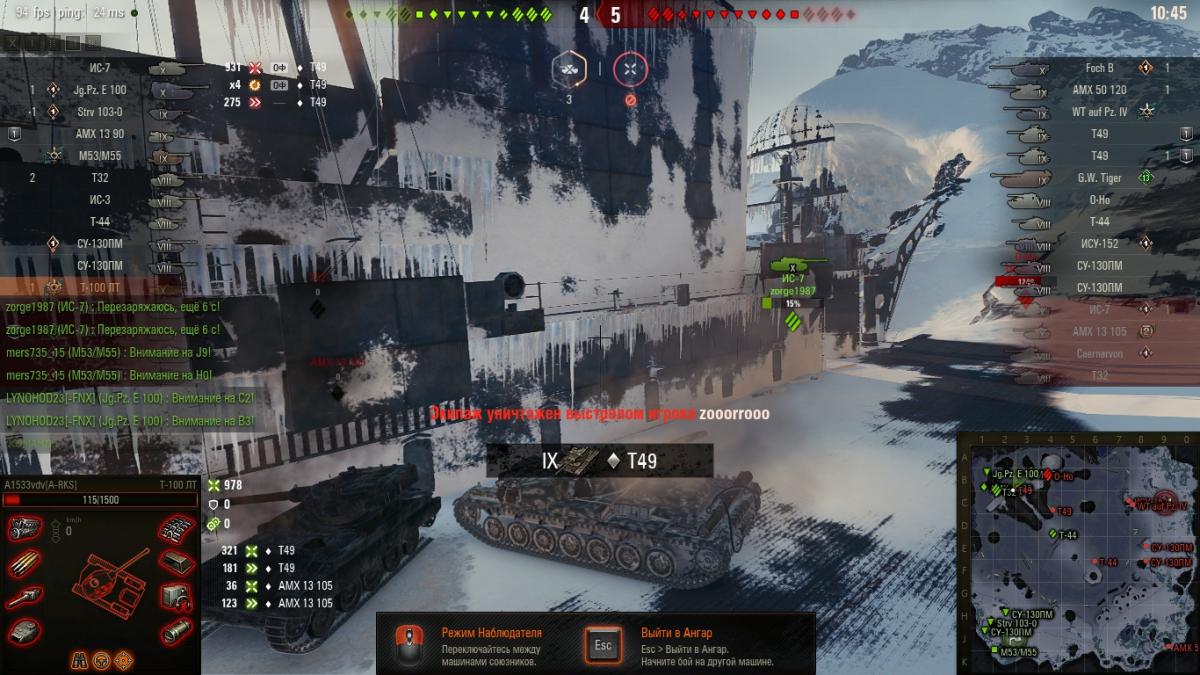The height and width of the screenshot is (675, 1200).
Task: Select the O-Ho enemy row
Action: pyautogui.click(x=1100, y=200)
